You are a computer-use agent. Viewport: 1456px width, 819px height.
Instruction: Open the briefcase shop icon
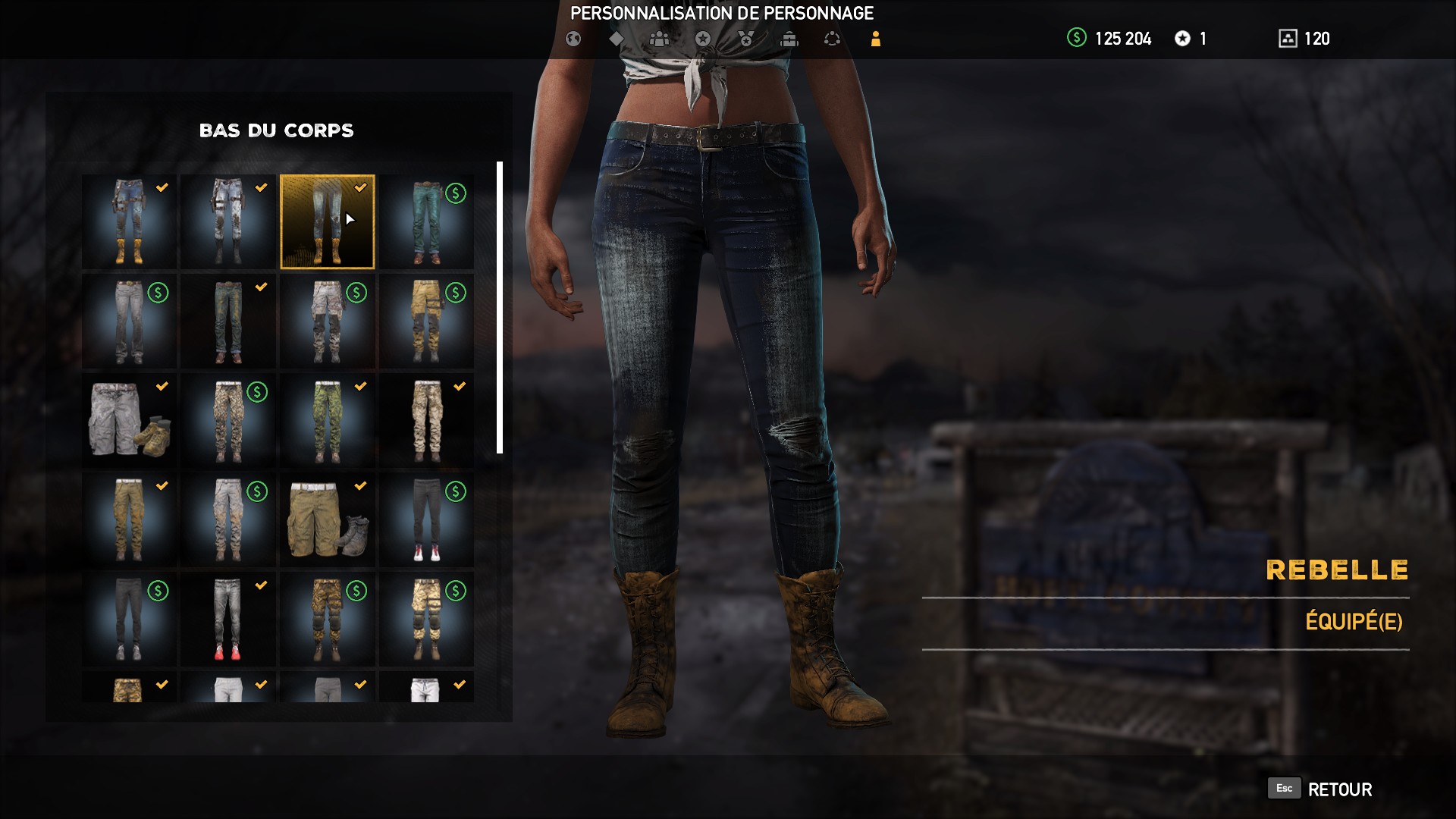(x=790, y=38)
